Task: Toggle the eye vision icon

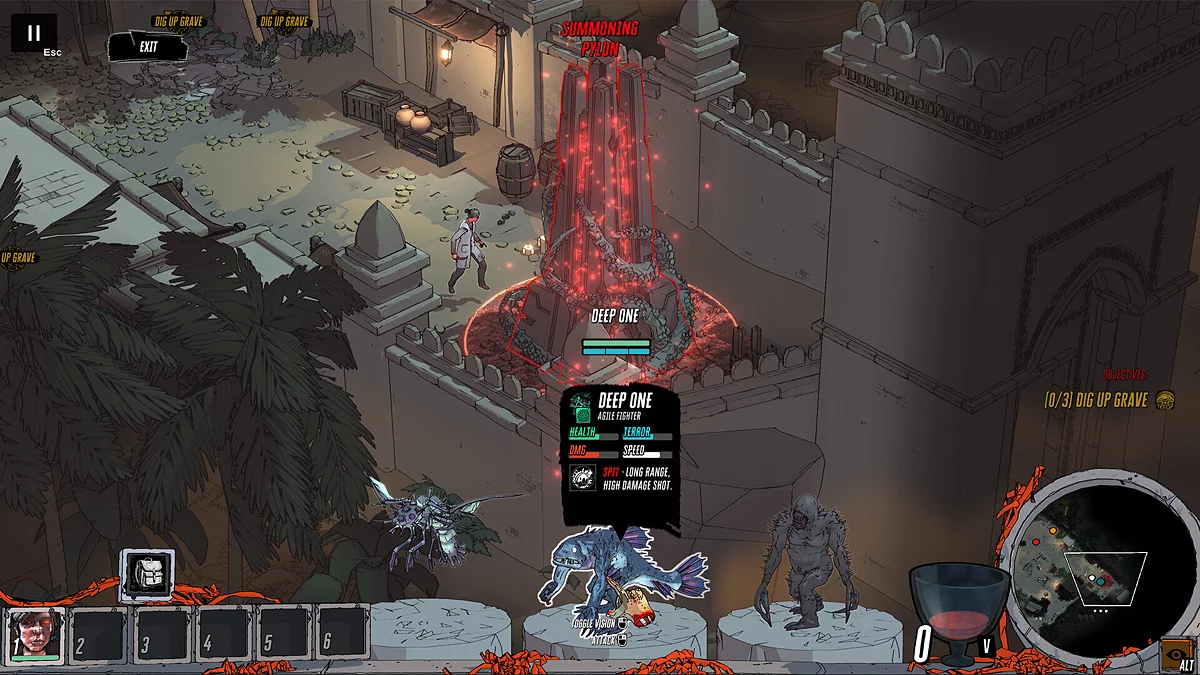Action: [x=1175, y=653]
